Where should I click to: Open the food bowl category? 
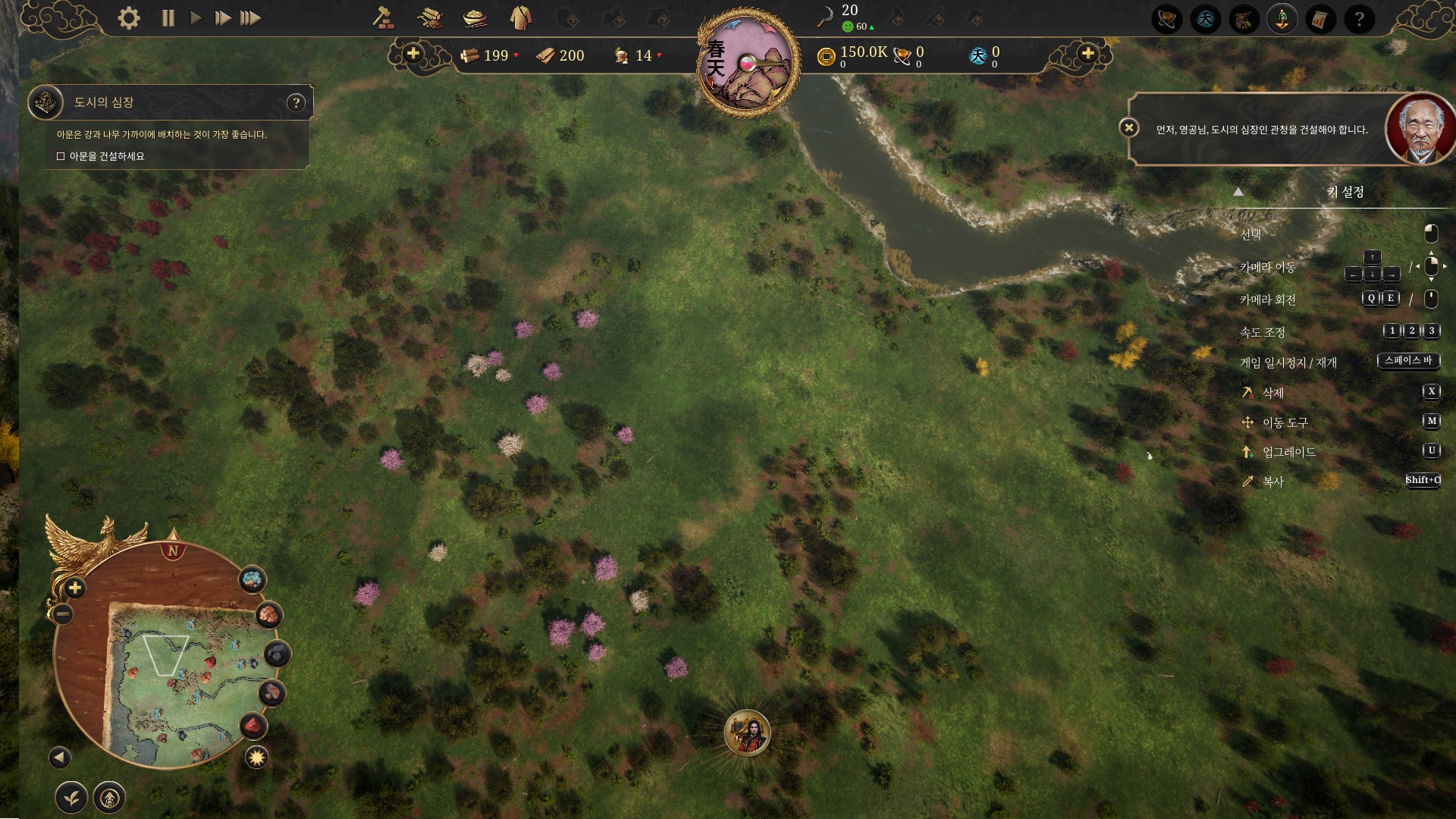pyautogui.click(x=475, y=18)
